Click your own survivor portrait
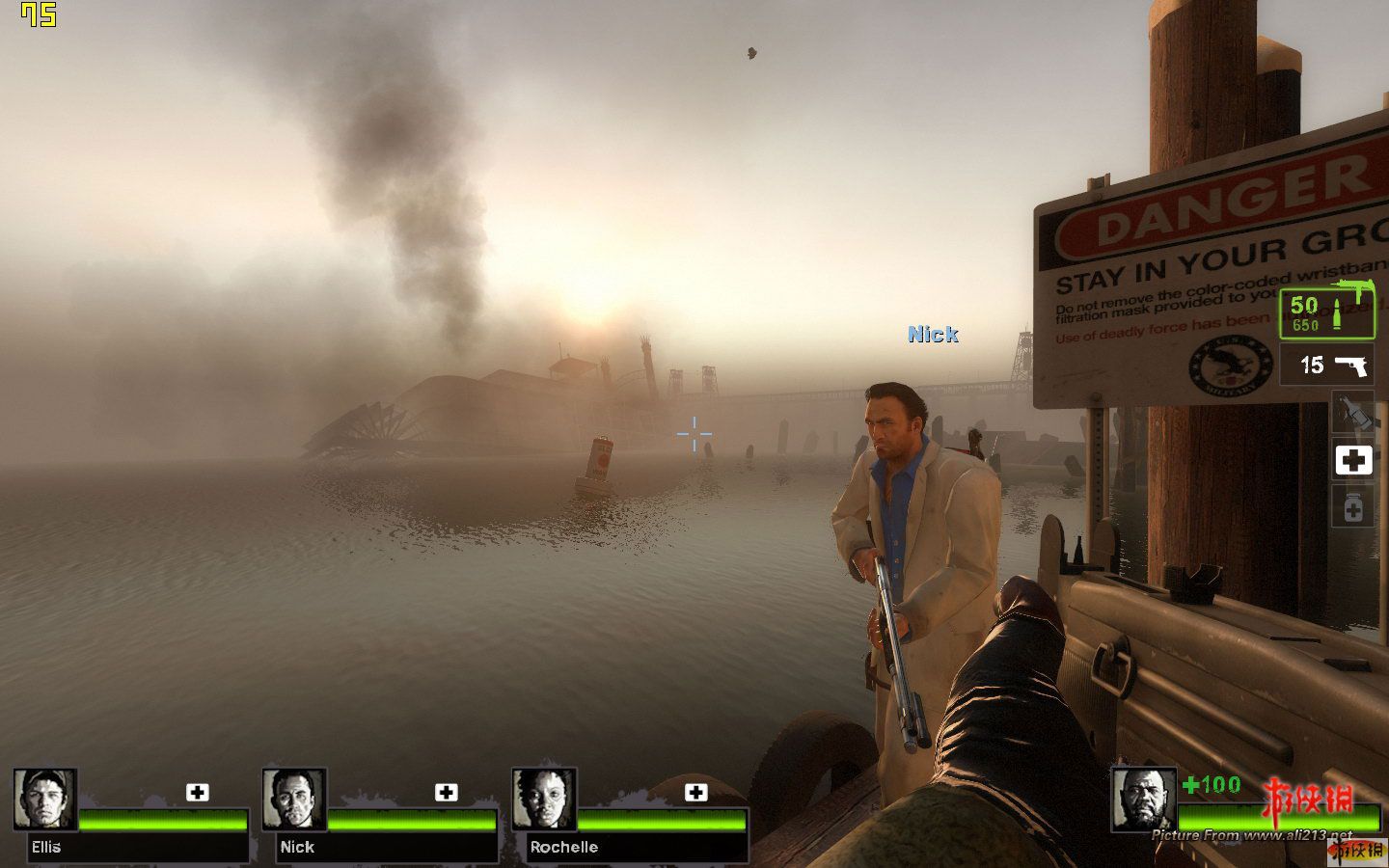The image size is (1389, 868). (1143, 799)
